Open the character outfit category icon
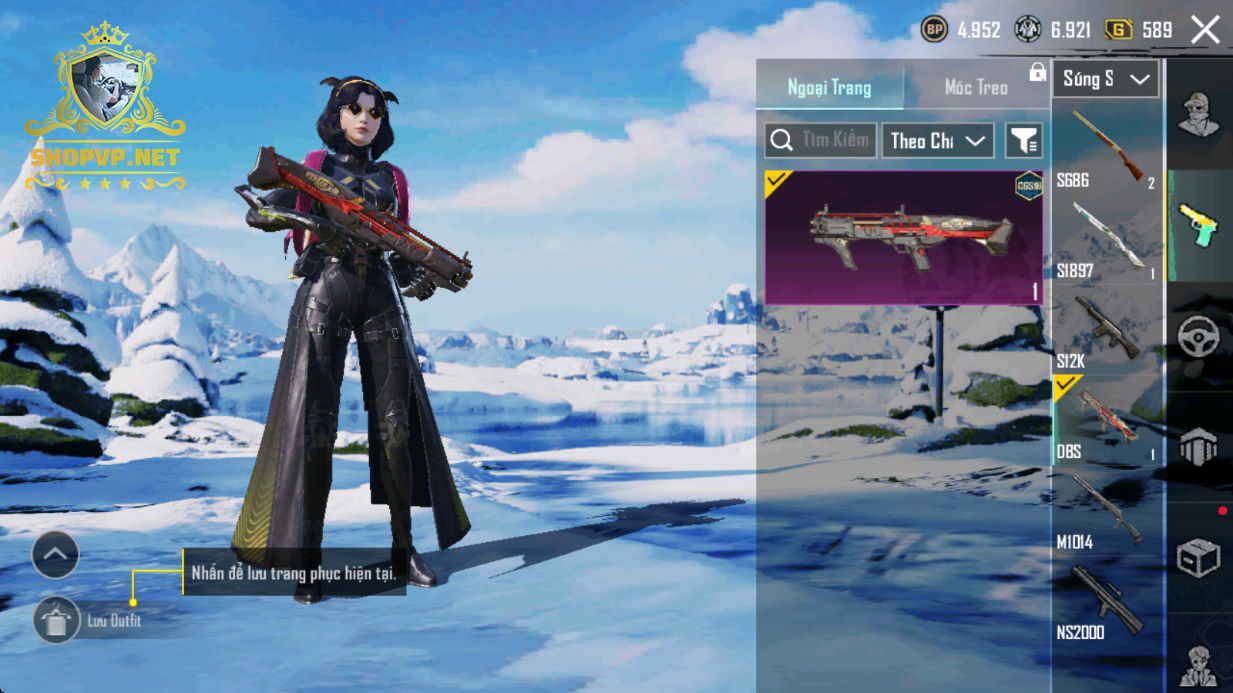This screenshot has height=693, width=1233. pos(1198,114)
